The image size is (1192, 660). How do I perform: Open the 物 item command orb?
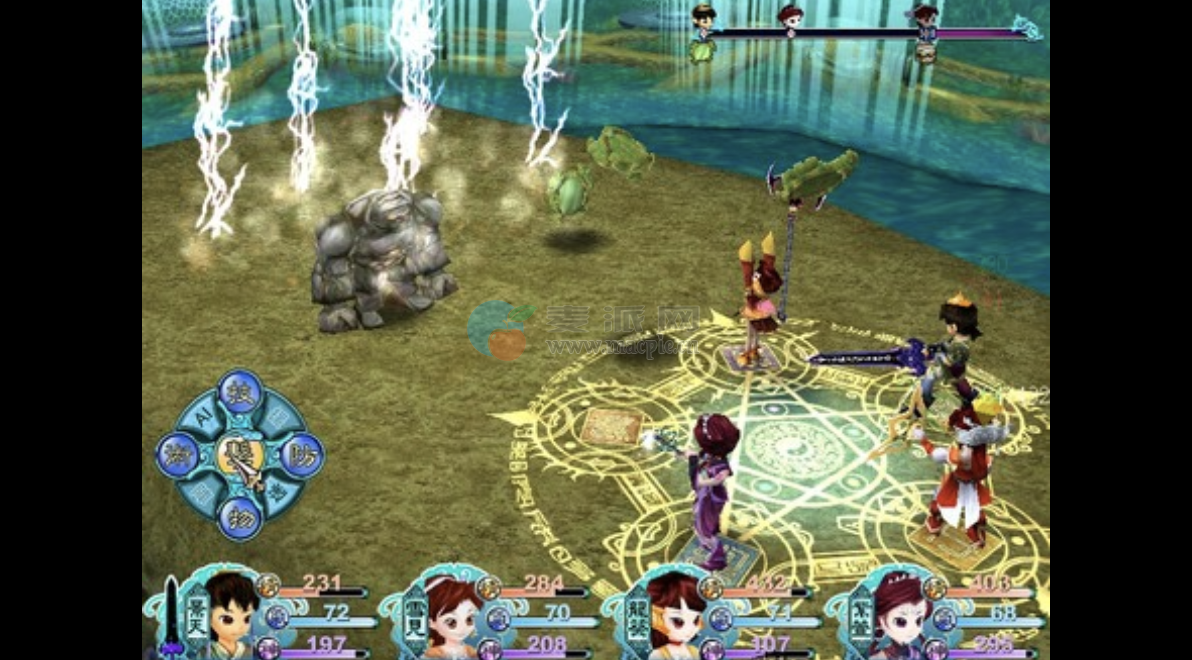click(240, 518)
